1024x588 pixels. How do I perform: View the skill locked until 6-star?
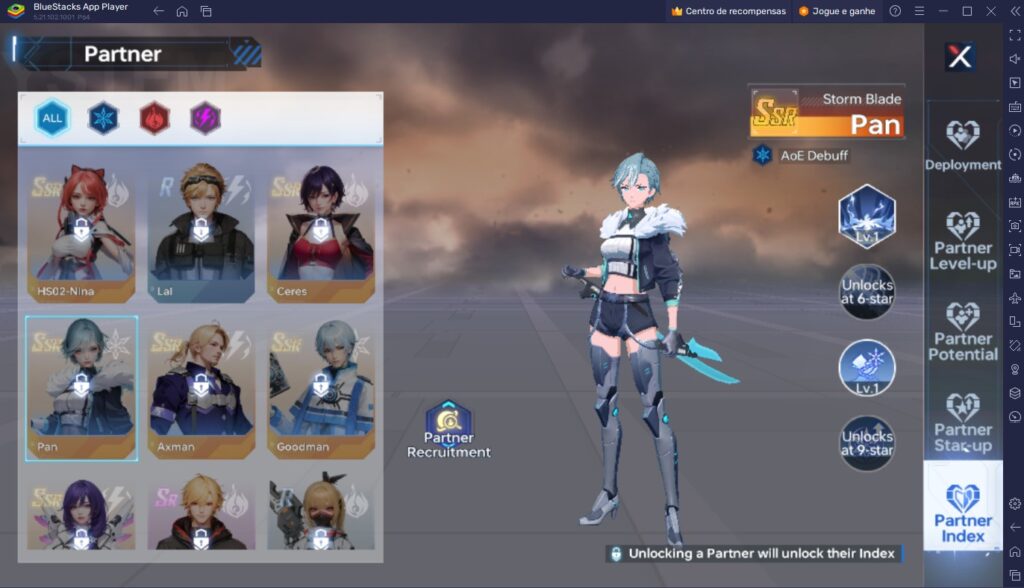coord(867,291)
